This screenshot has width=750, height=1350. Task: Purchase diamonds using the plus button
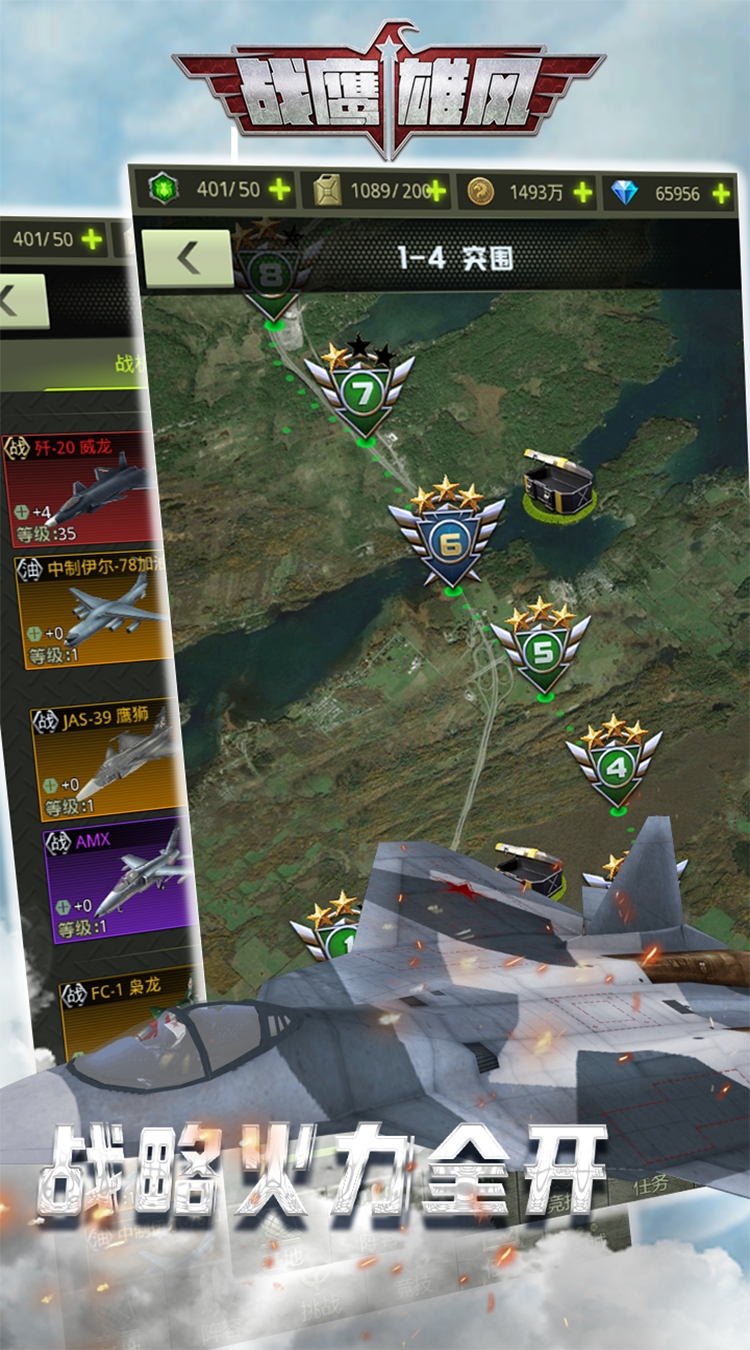pyautogui.click(x=721, y=194)
